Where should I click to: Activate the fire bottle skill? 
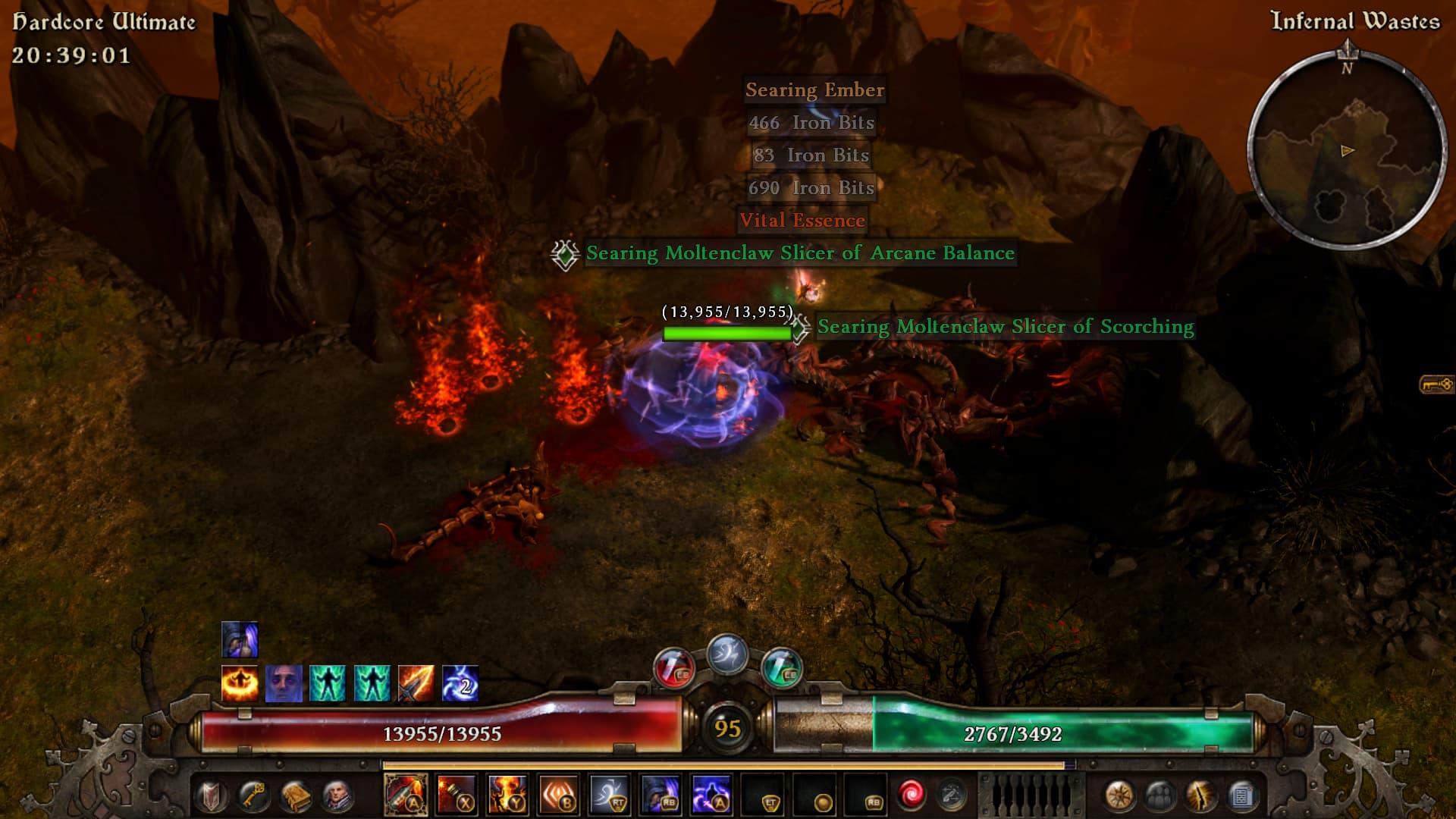coord(406,795)
